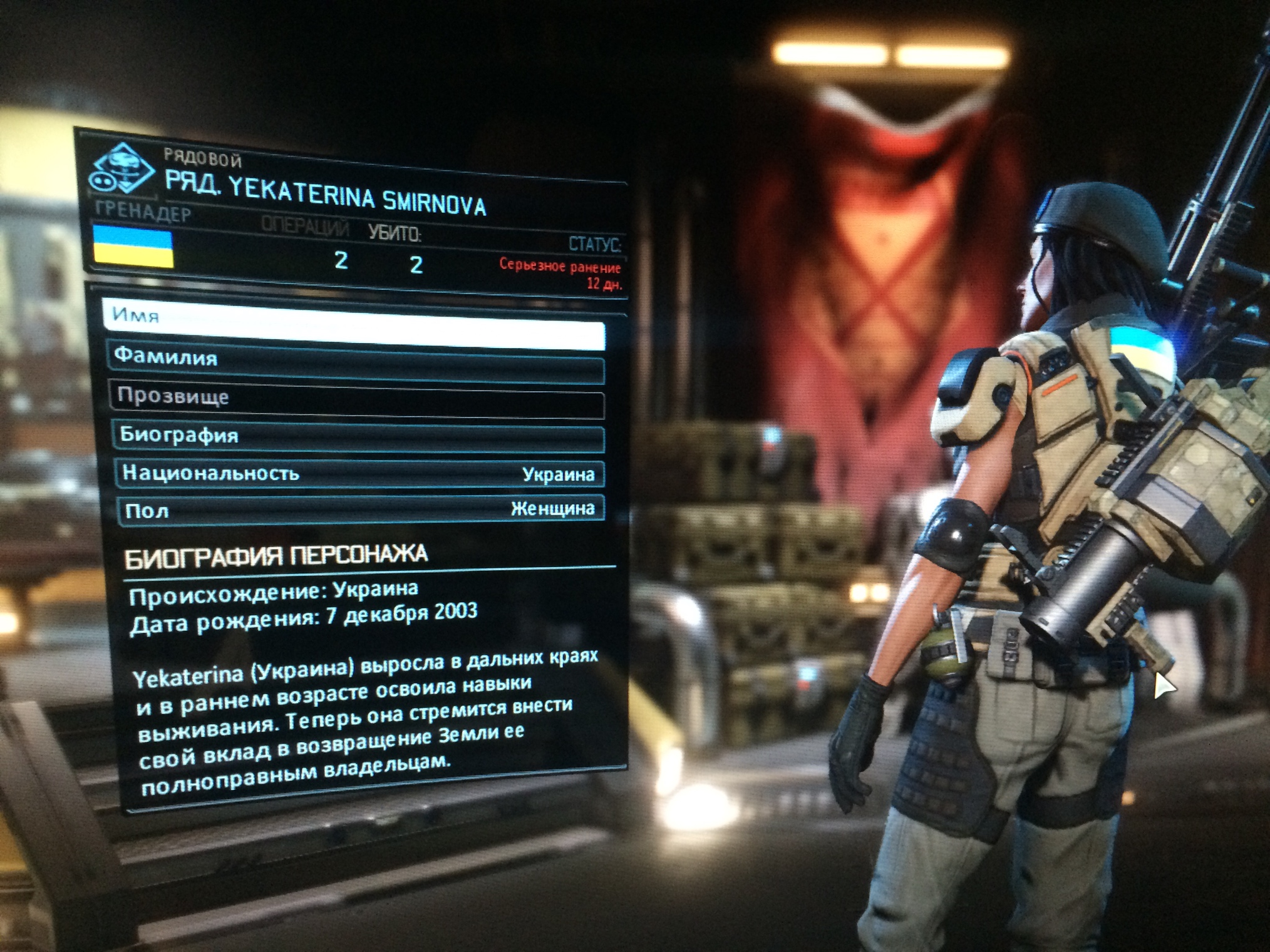This screenshot has height=952, width=1270.
Task: Edit the Биография entry
Action: pos(359,437)
